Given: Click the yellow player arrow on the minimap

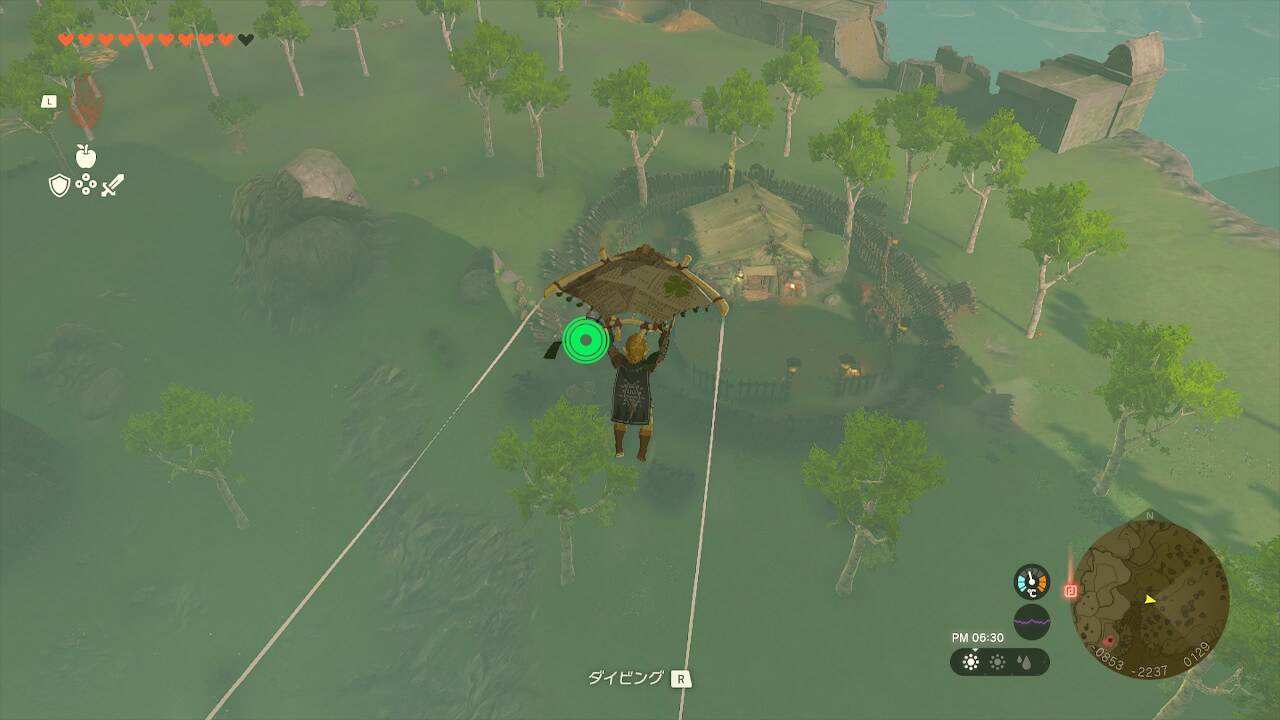Looking at the screenshot, I should point(1150,599).
